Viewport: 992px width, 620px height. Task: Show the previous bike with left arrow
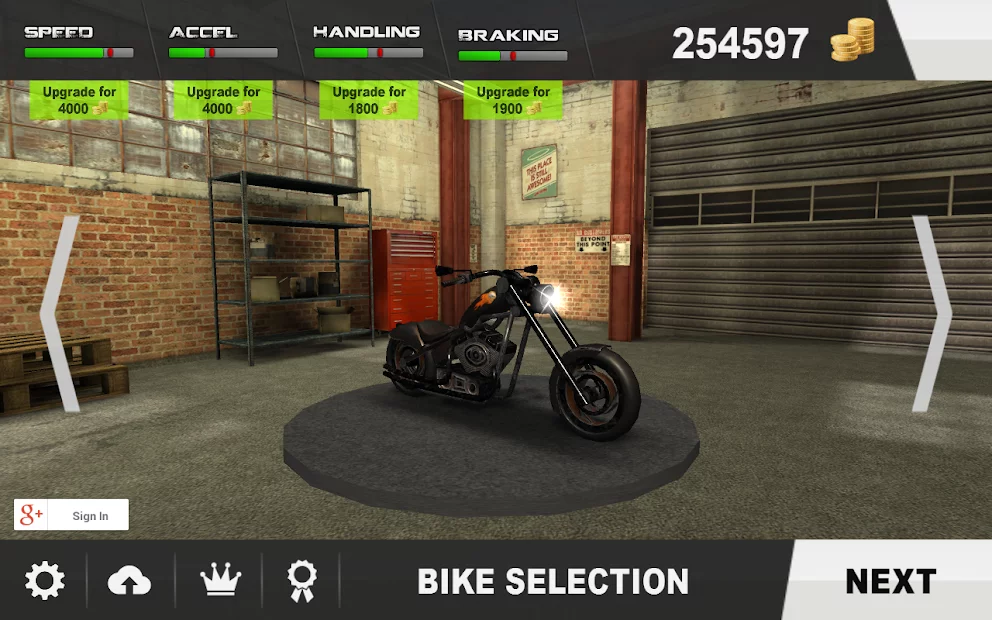point(61,313)
